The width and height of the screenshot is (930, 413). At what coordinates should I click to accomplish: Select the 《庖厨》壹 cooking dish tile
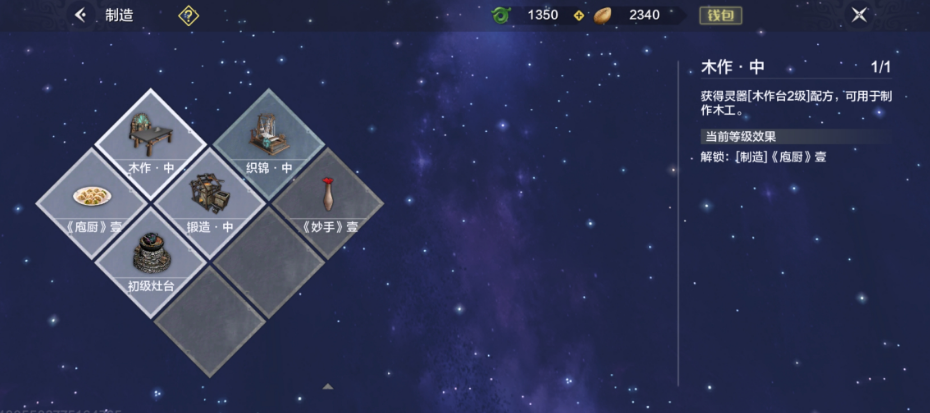point(92,200)
